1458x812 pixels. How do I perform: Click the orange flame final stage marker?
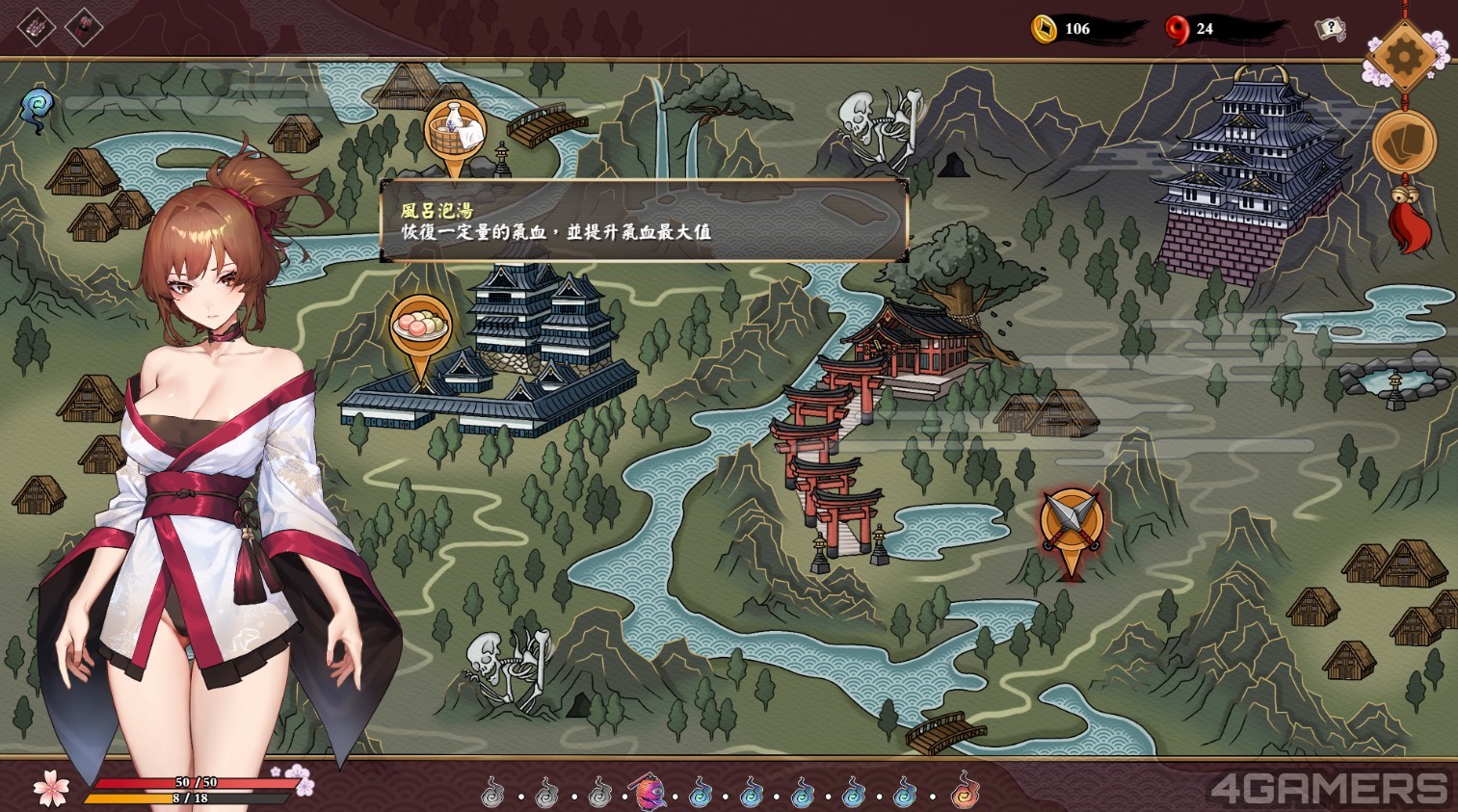[964, 793]
